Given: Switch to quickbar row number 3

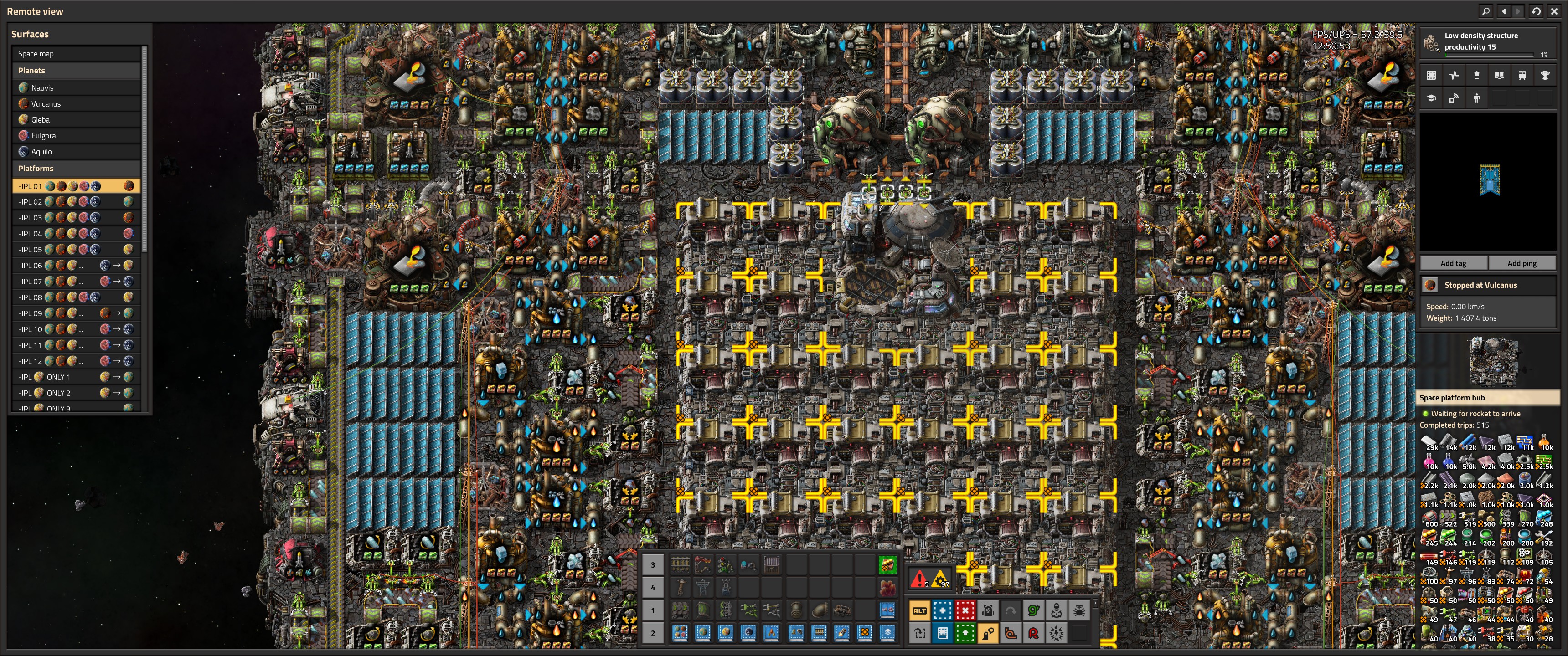Looking at the screenshot, I should click(653, 565).
